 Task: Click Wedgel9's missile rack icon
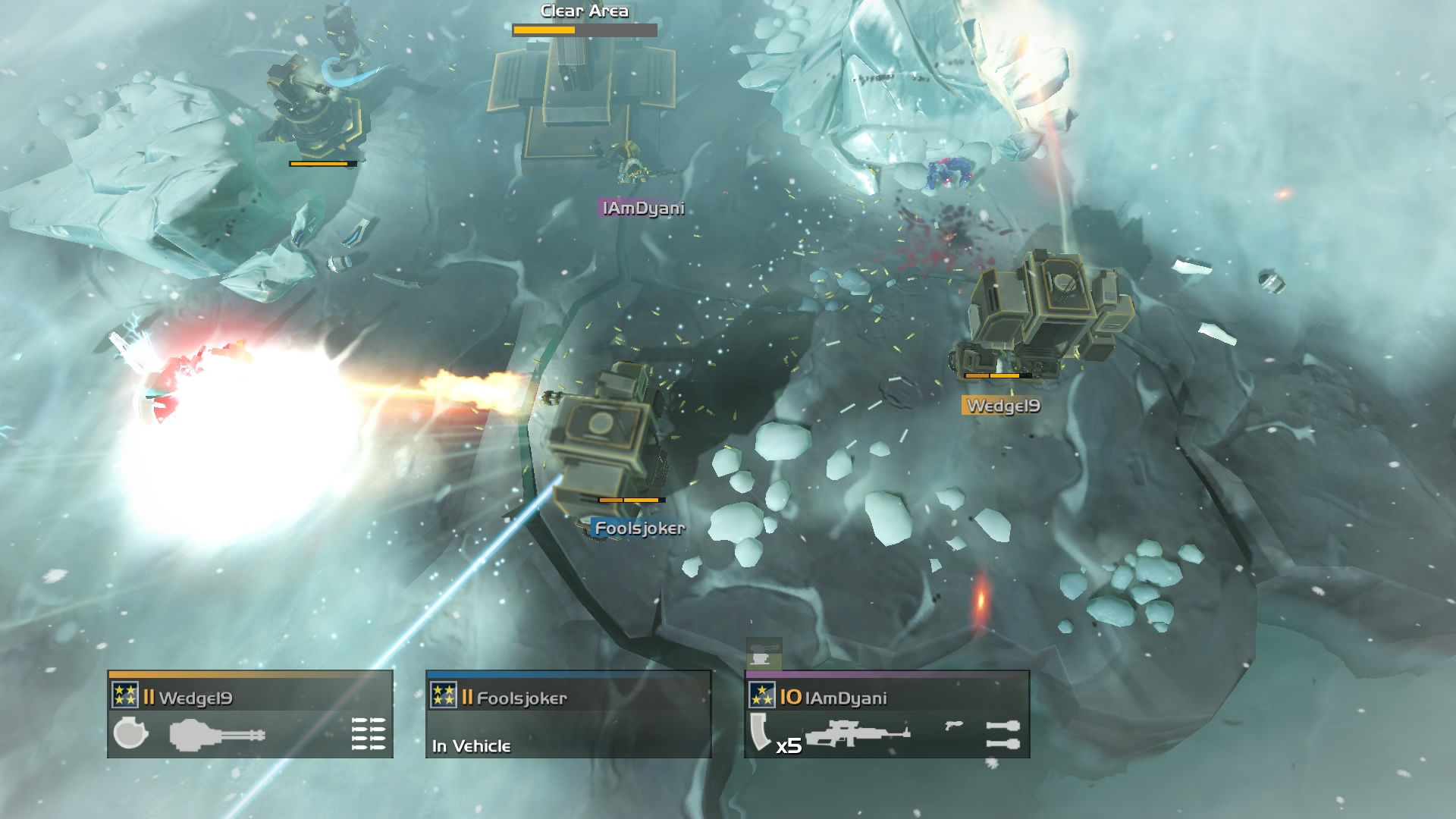click(369, 734)
